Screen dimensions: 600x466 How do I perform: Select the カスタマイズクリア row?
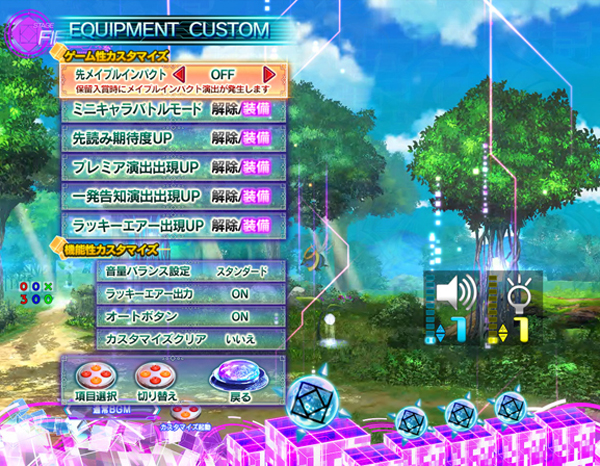coord(190,340)
